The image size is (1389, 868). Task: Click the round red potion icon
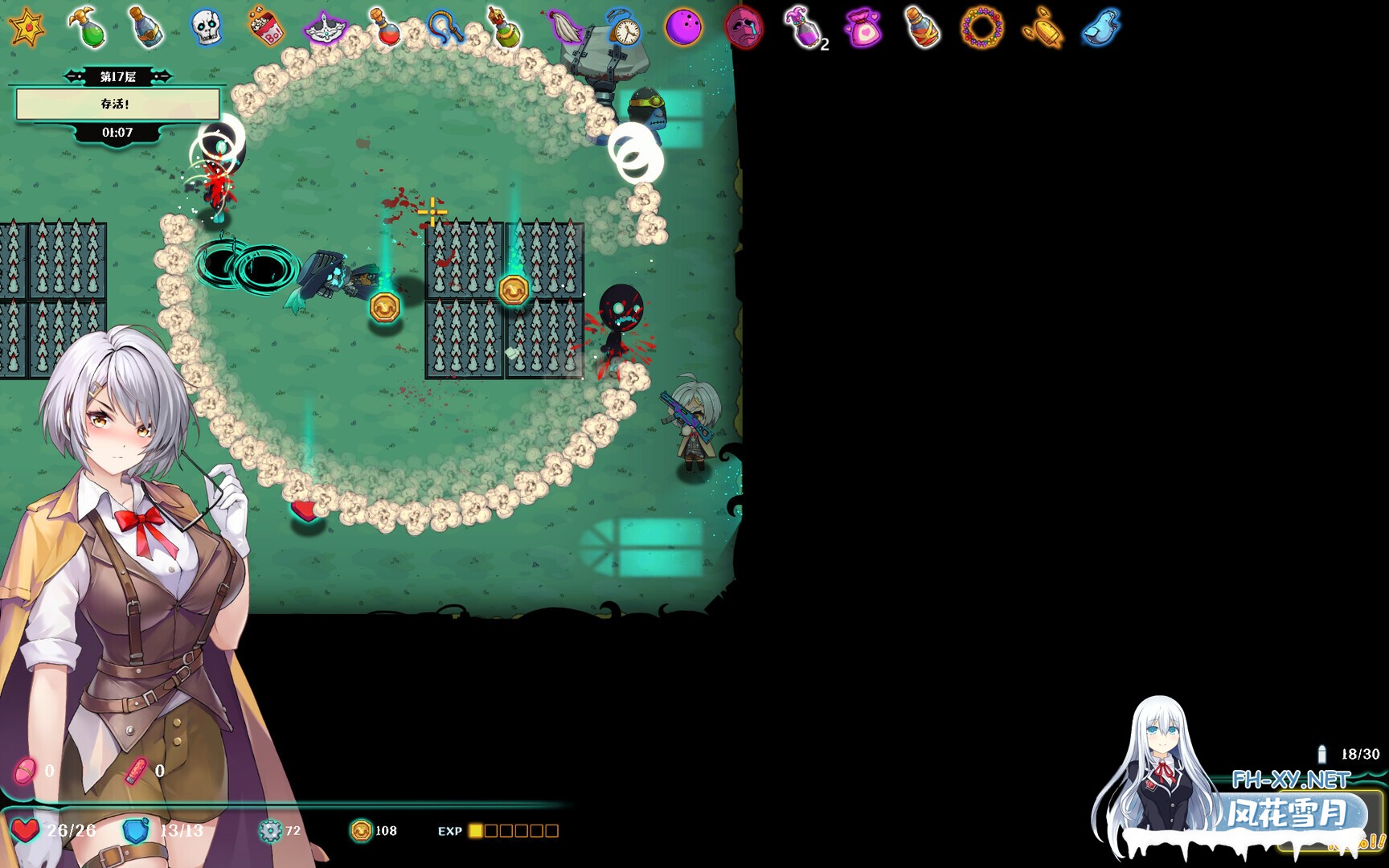385,27
